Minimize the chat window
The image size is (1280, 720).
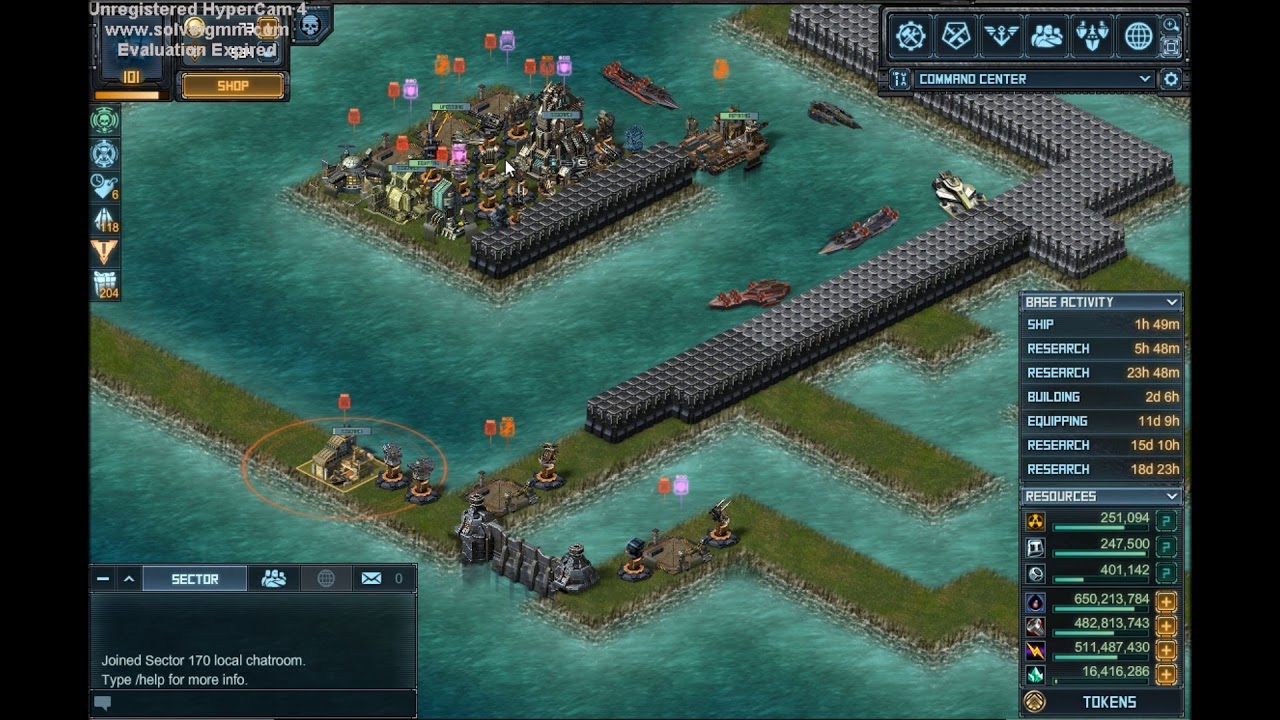[x=103, y=579]
